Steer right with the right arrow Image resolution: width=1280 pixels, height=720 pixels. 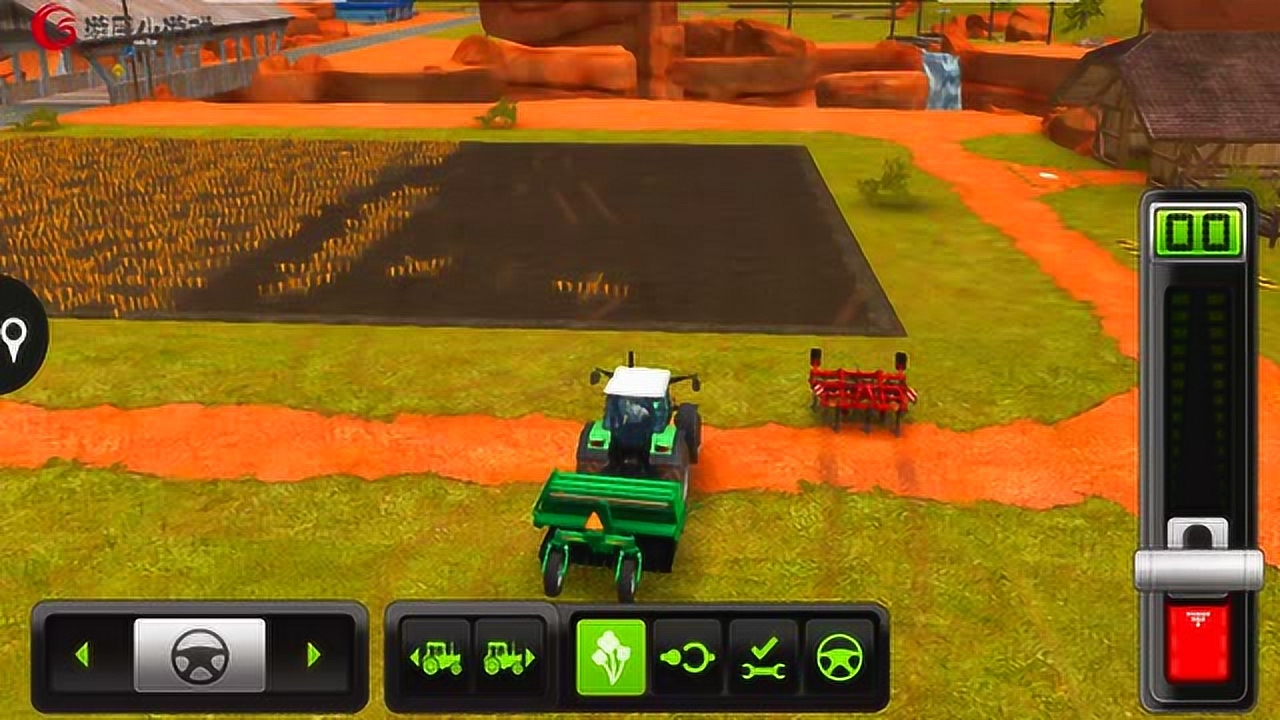313,655
